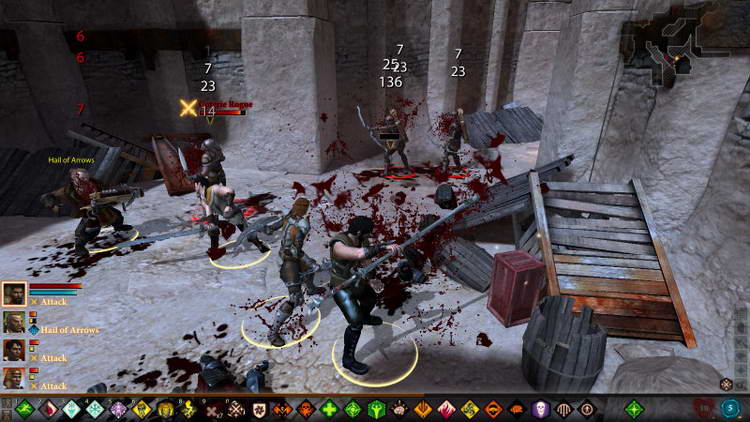Trigger the green star ability on right
The image size is (750, 422).
(x=634, y=409)
